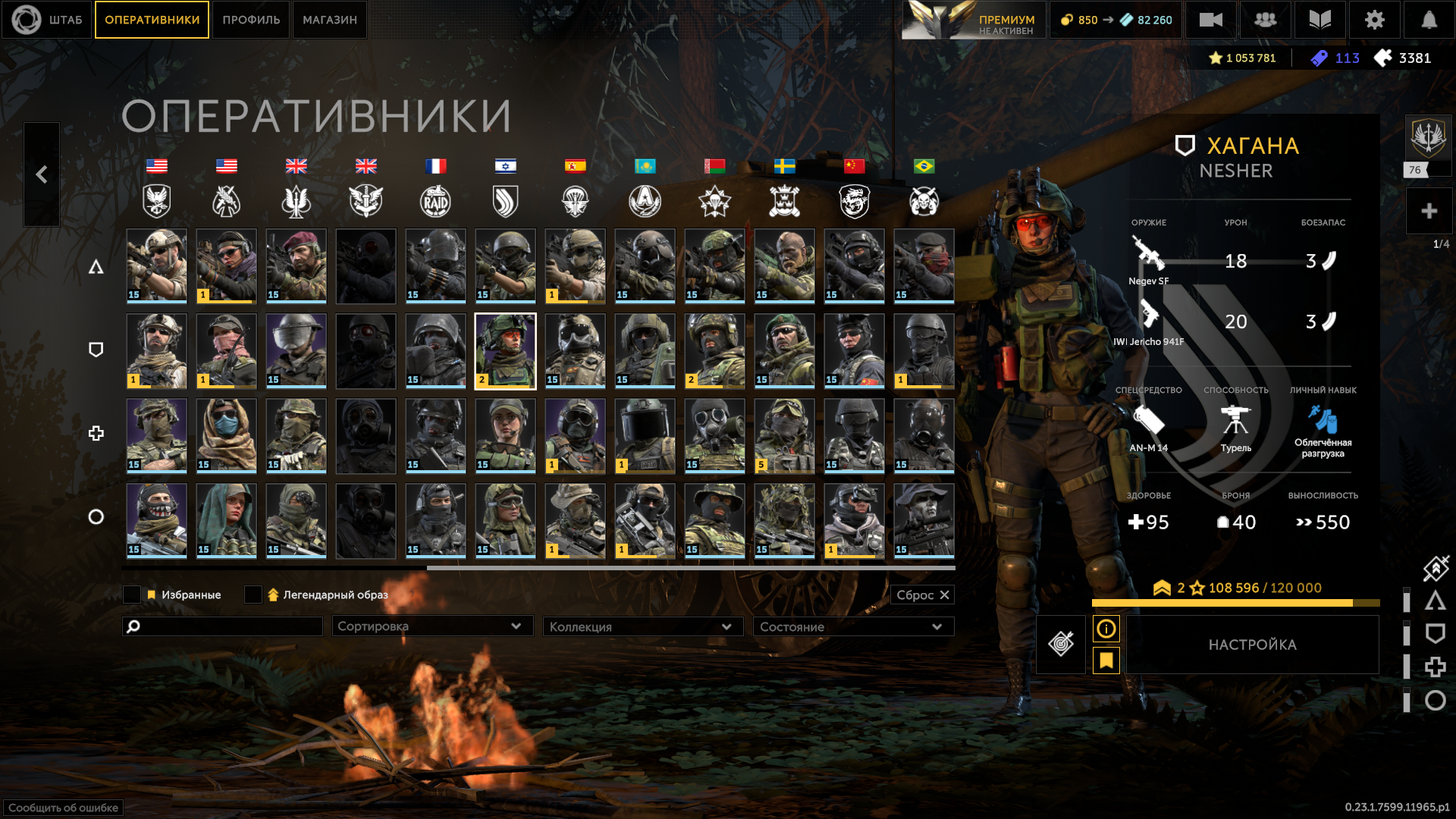Viewport: 1456px width, 819px height.
Task: Open the Состояние dropdown
Action: click(852, 626)
